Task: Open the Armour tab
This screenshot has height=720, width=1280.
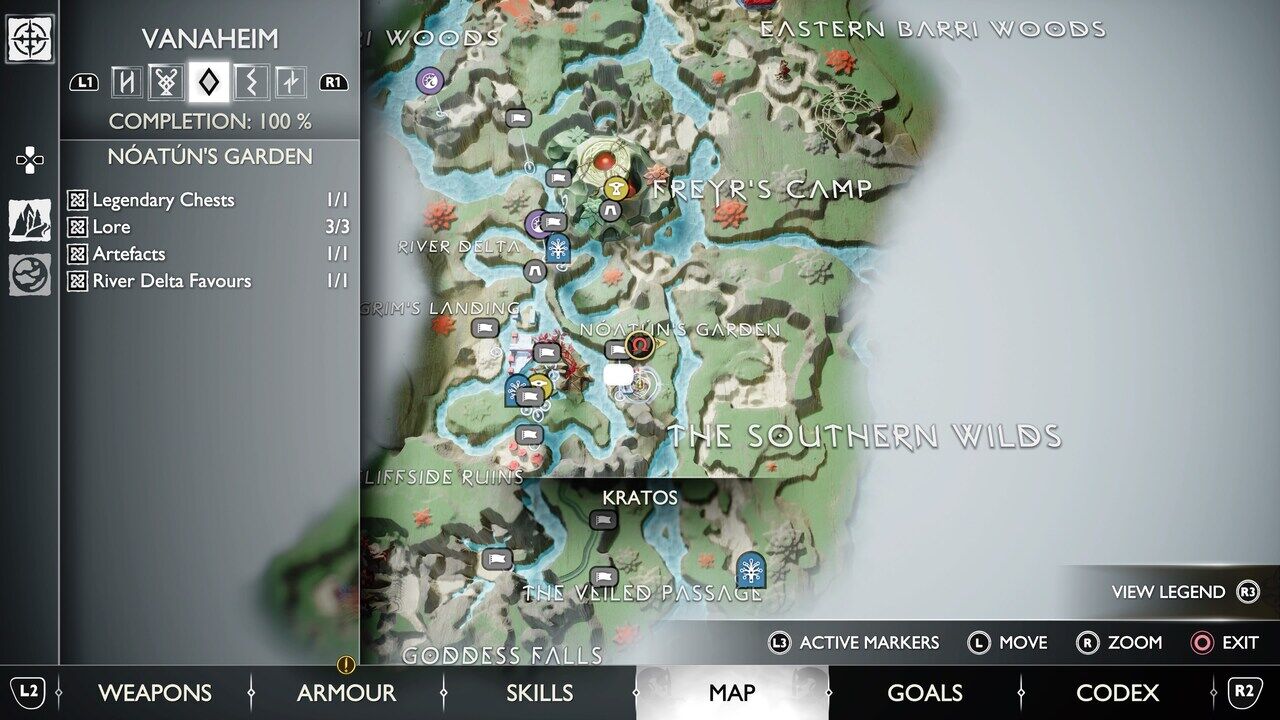Action: click(x=346, y=692)
